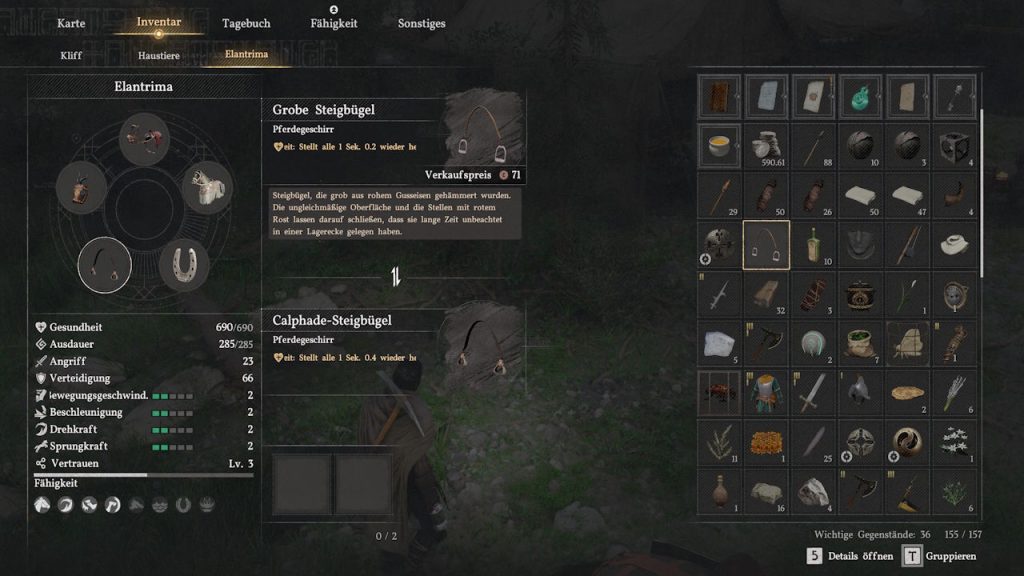Select the silver coin stack showing 590.61
Screen dimensions: 1024x576
[x=766, y=146]
